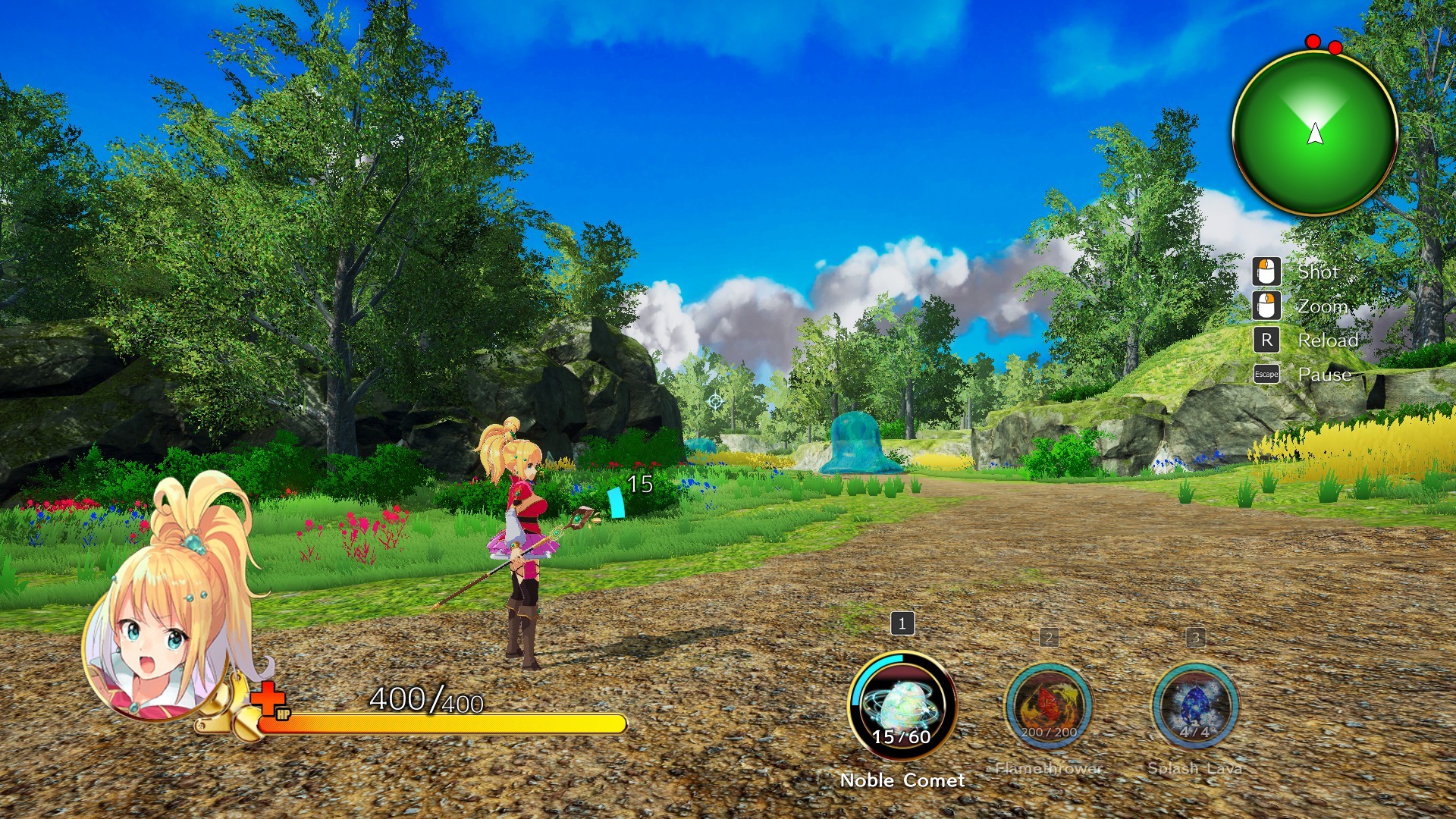Select the Splash Lava label text
Image resolution: width=1456 pixels, height=819 pixels.
point(1195,767)
